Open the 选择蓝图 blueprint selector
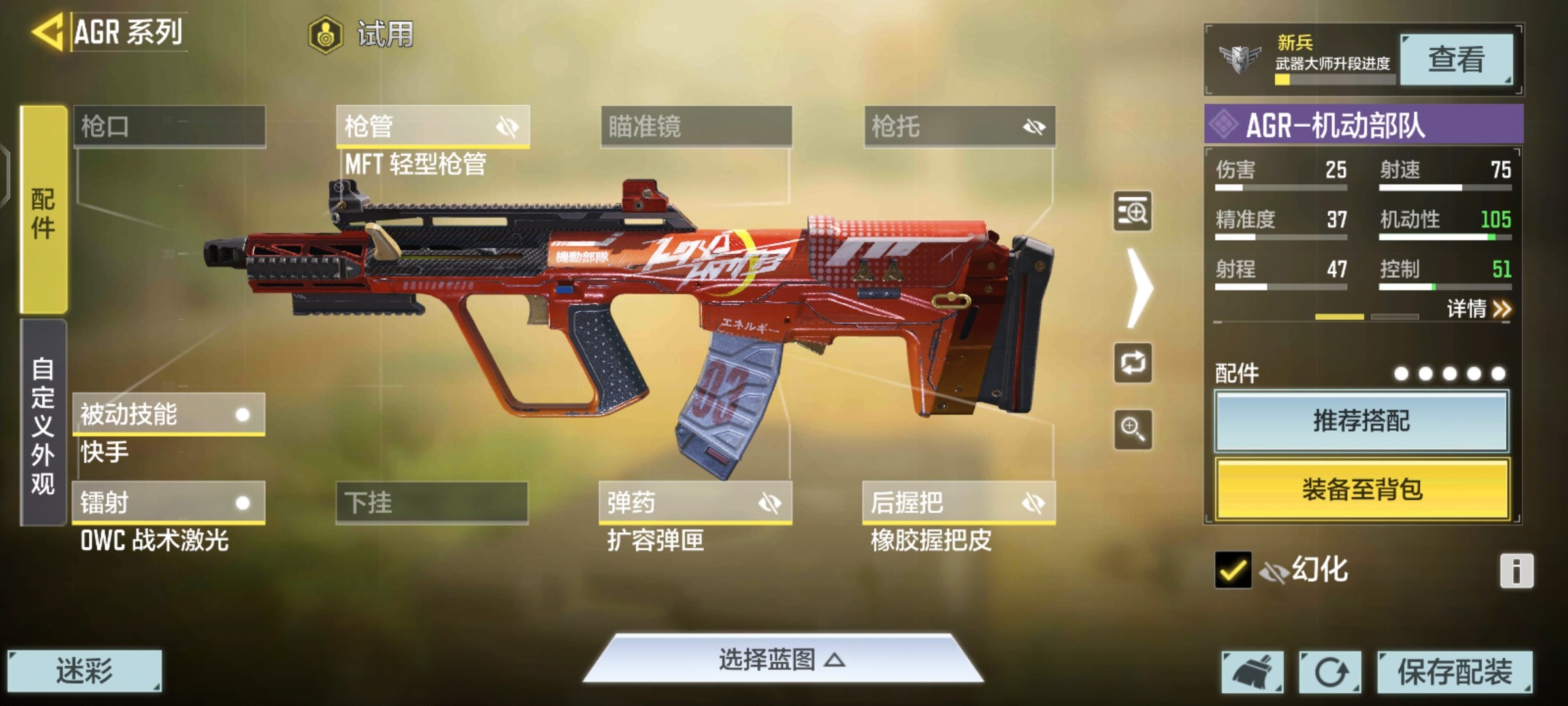1568x706 pixels. [783, 660]
